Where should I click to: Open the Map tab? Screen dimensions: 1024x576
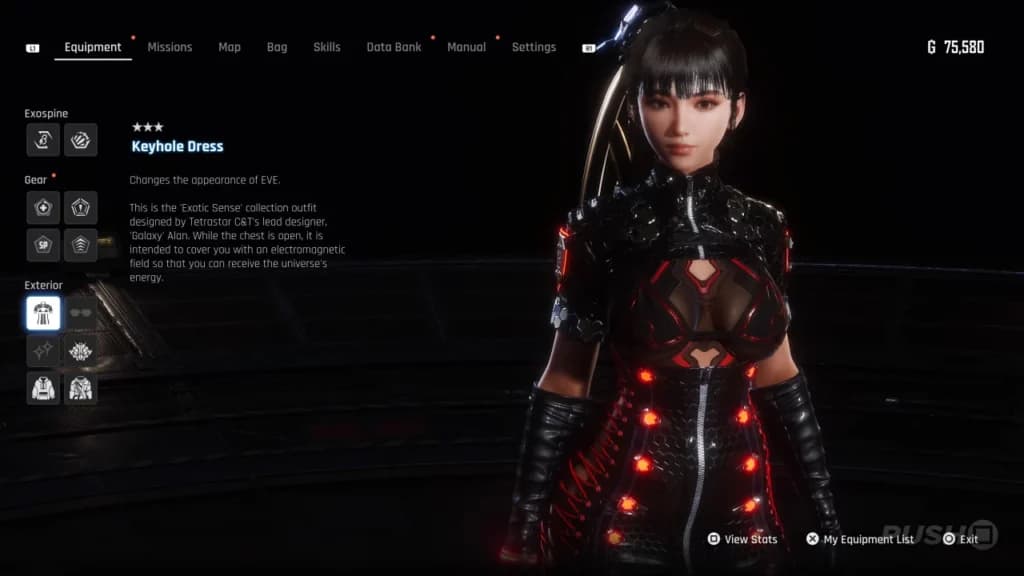pyautogui.click(x=229, y=47)
